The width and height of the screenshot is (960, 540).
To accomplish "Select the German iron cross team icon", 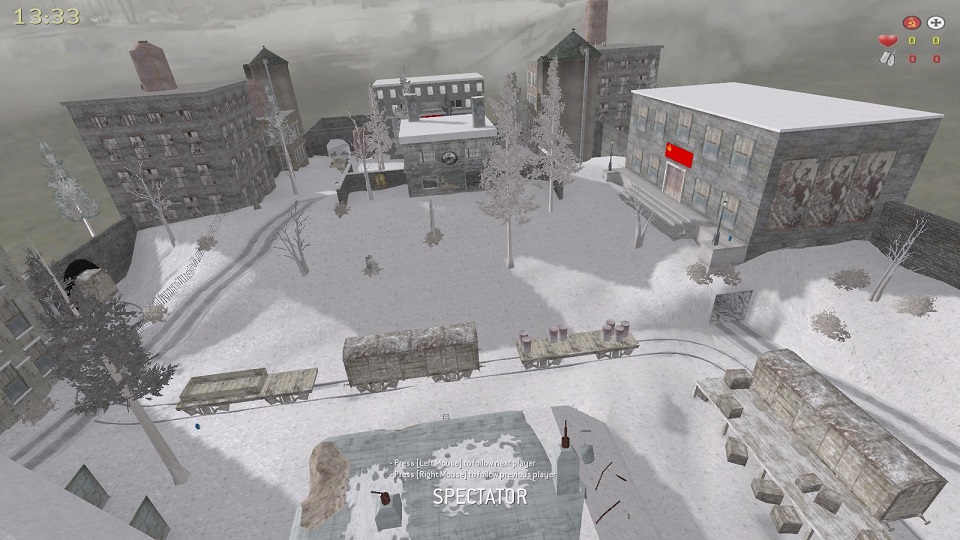I will click(x=936, y=22).
